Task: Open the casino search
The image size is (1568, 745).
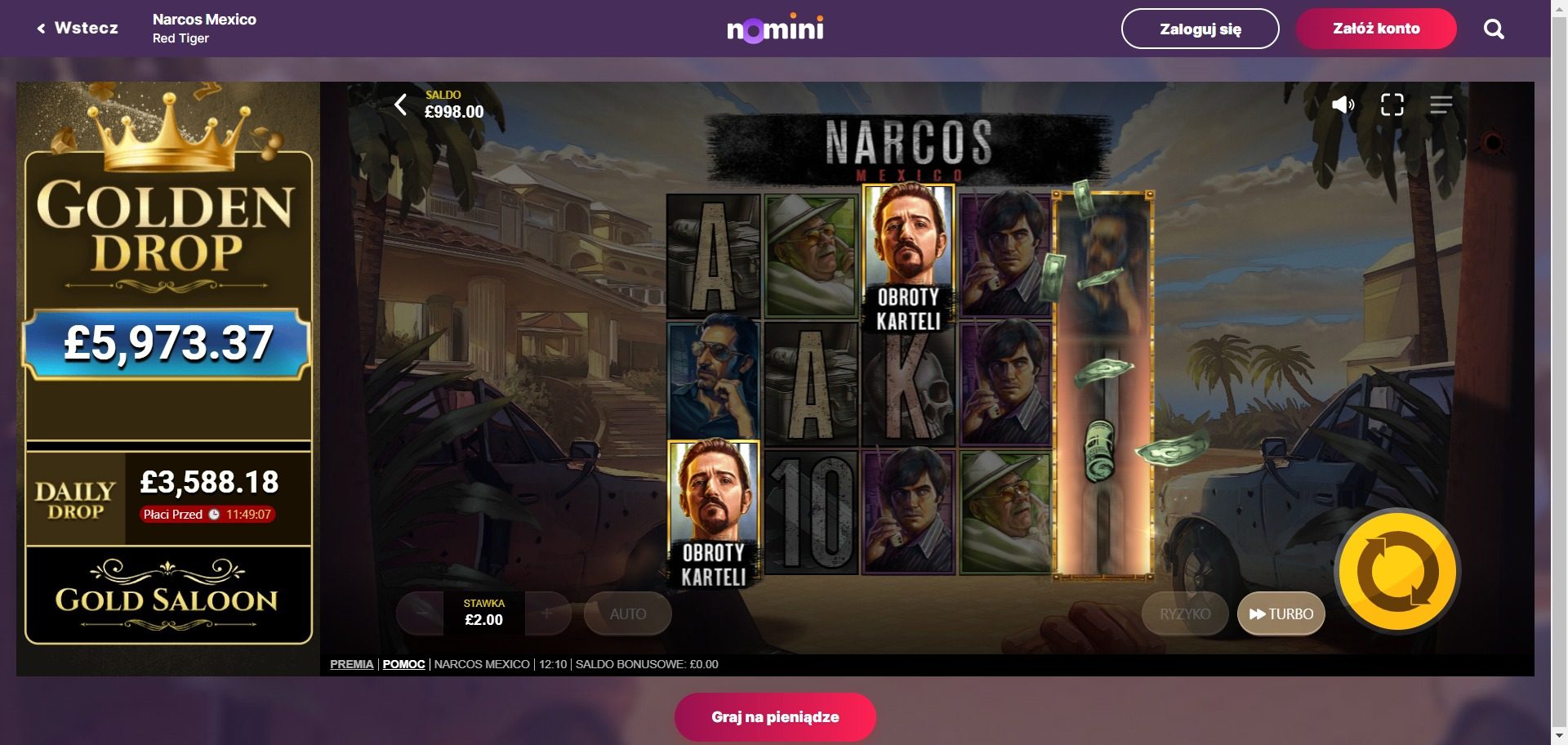Action: coord(1494,28)
